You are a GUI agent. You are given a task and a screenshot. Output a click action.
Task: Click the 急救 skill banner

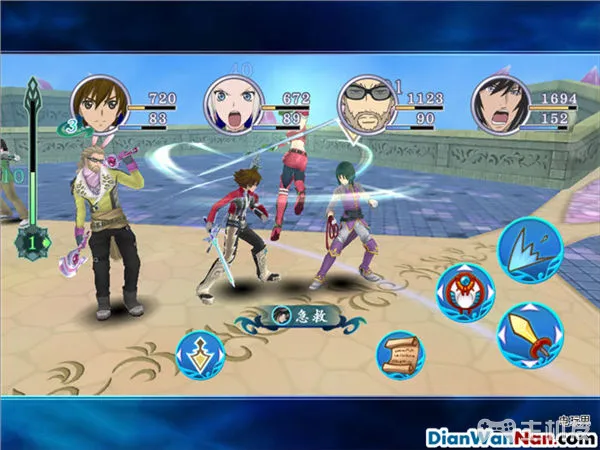[299, 316]
